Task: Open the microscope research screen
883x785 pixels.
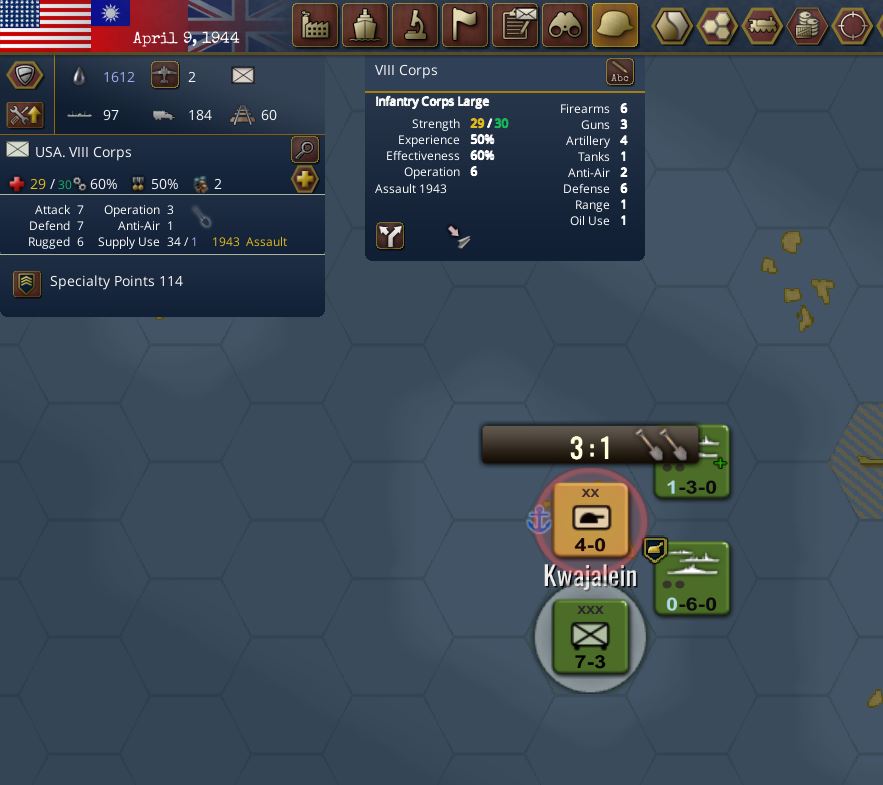Action: (415, 25)
